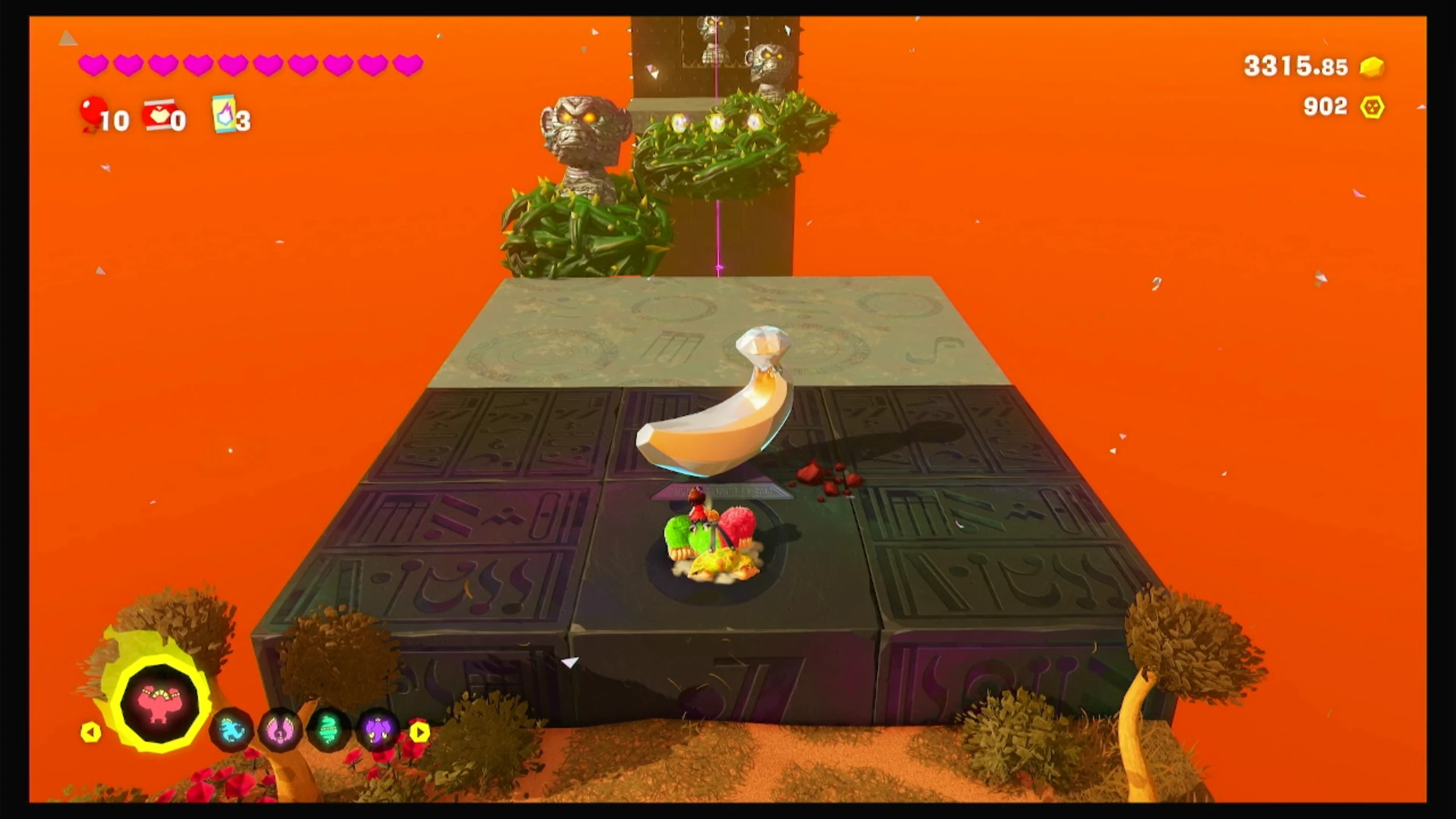Click the right arrow on Bananza selector
1456x819 pixels.
[420, 732]
